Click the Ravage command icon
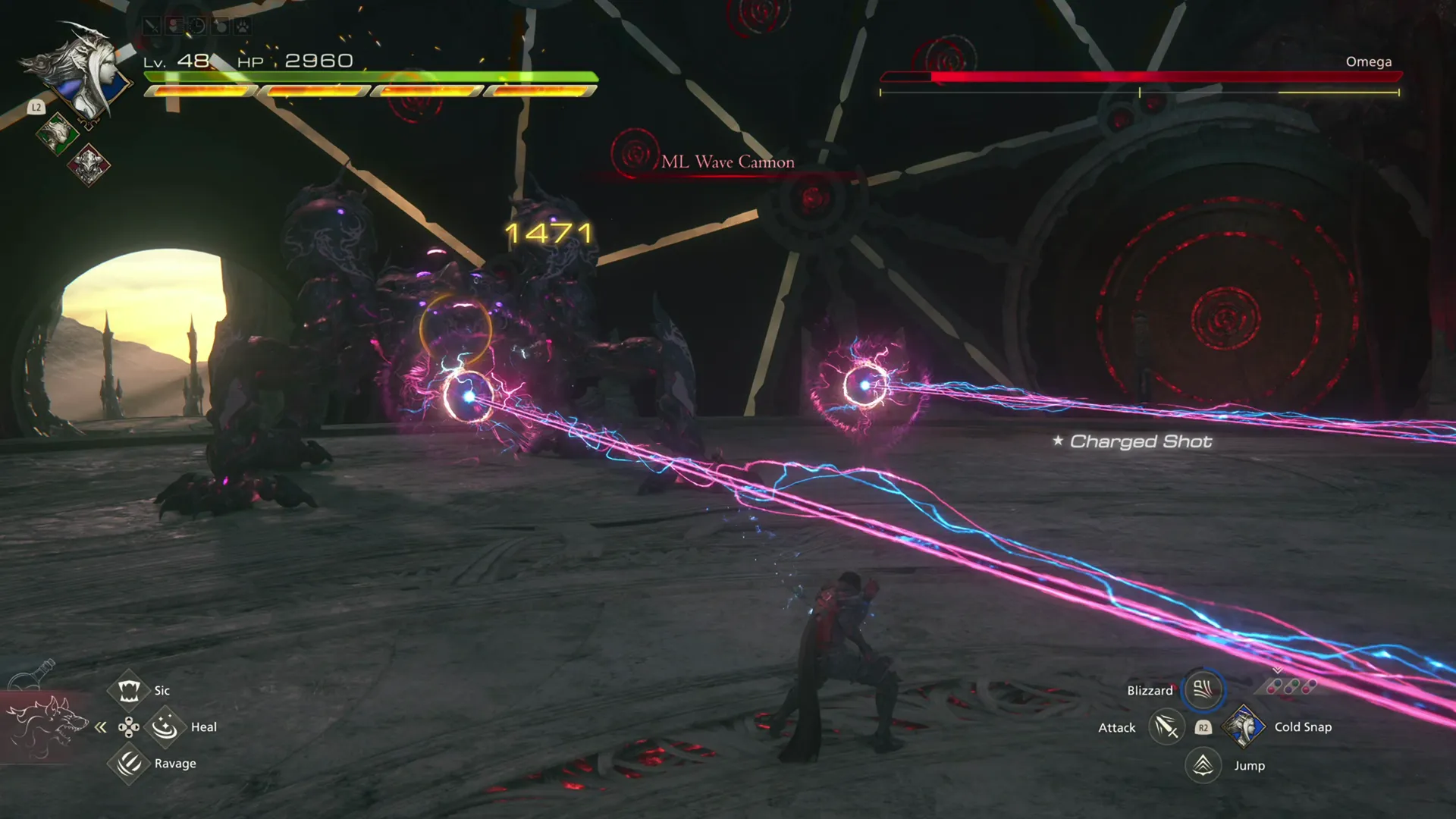 (127, 763)
